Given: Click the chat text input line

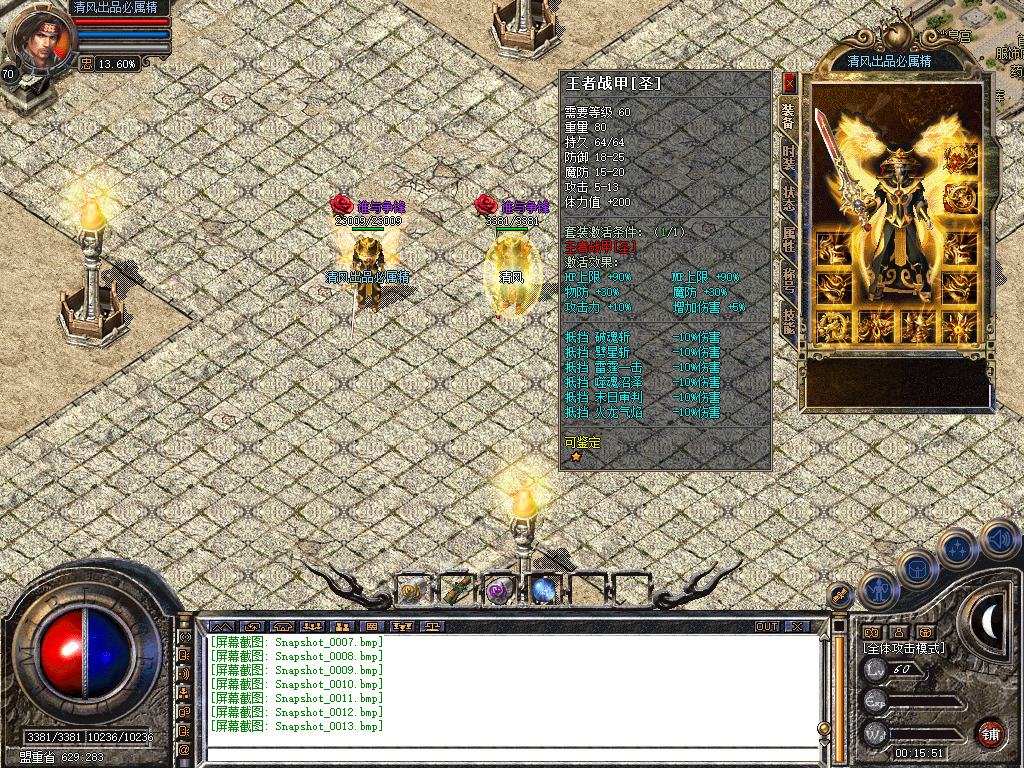Looking at the screenshot, I should tap(510, 754).
